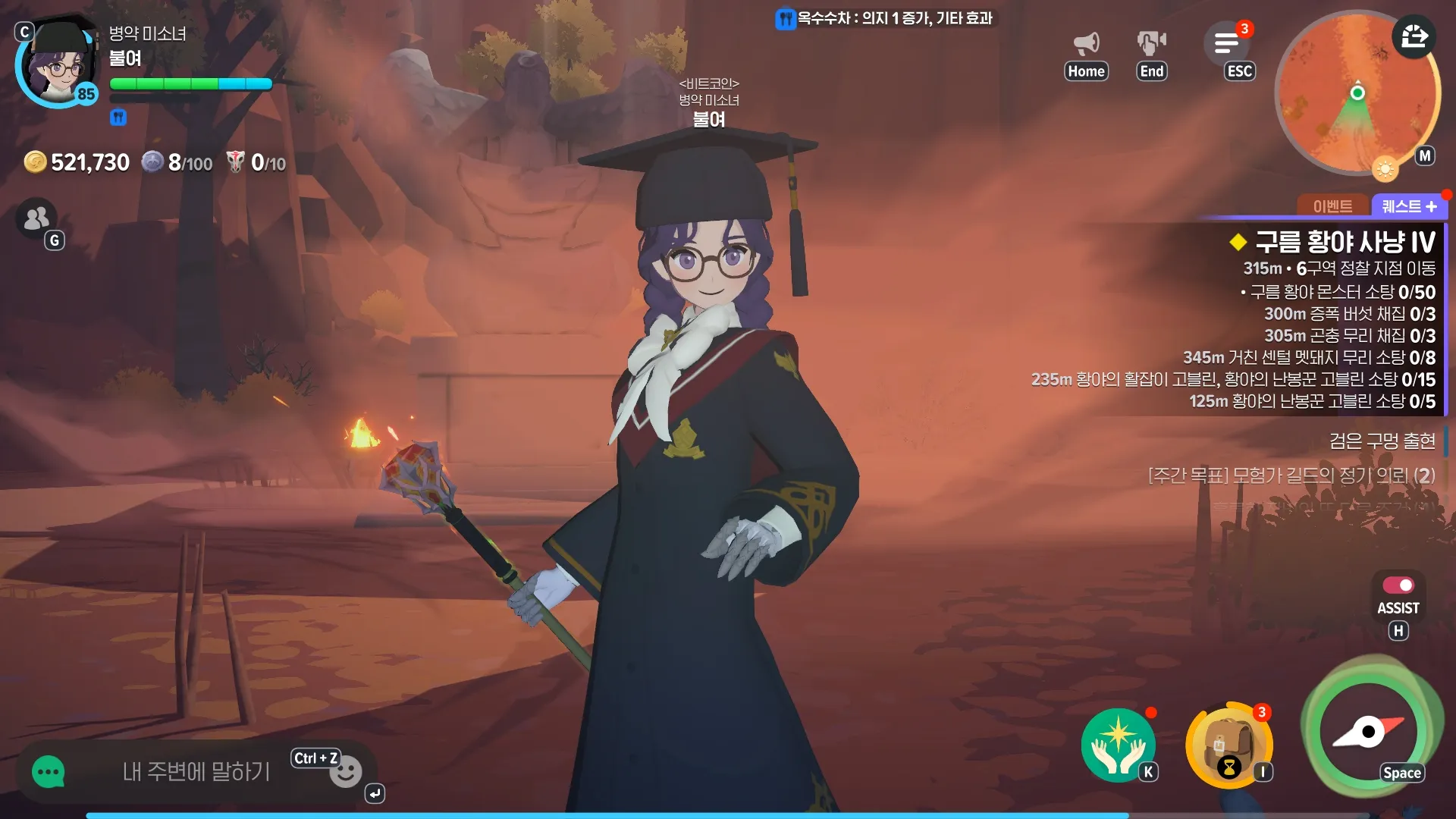Switch to the 이벤트 tab
Image resolution: width=1456 pixels, height=819 pixels.
[x=1332, y=206]
